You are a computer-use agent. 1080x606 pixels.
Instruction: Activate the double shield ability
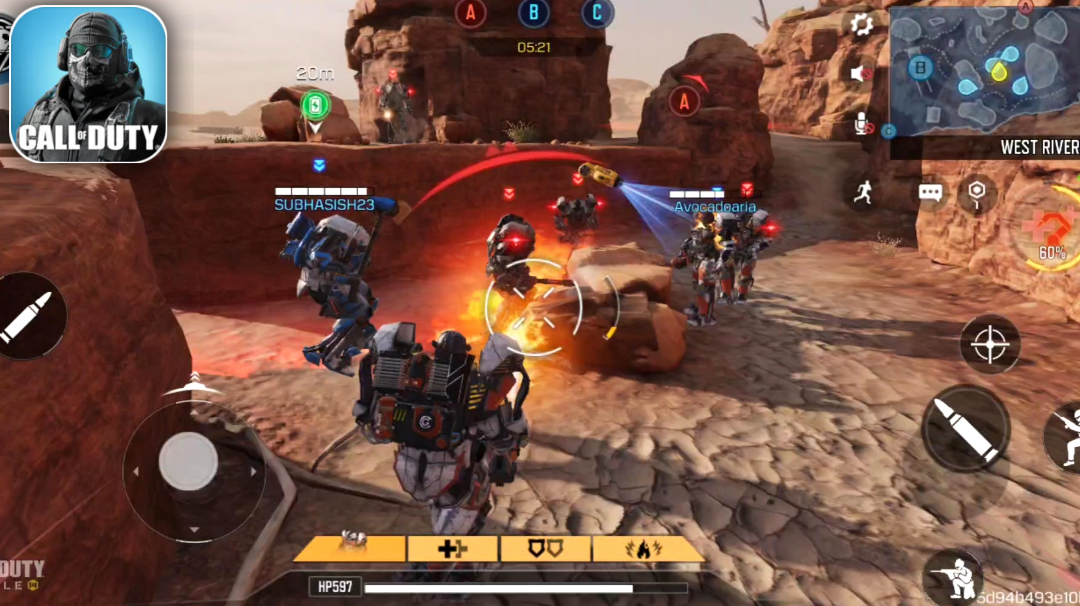coord(546,548)
